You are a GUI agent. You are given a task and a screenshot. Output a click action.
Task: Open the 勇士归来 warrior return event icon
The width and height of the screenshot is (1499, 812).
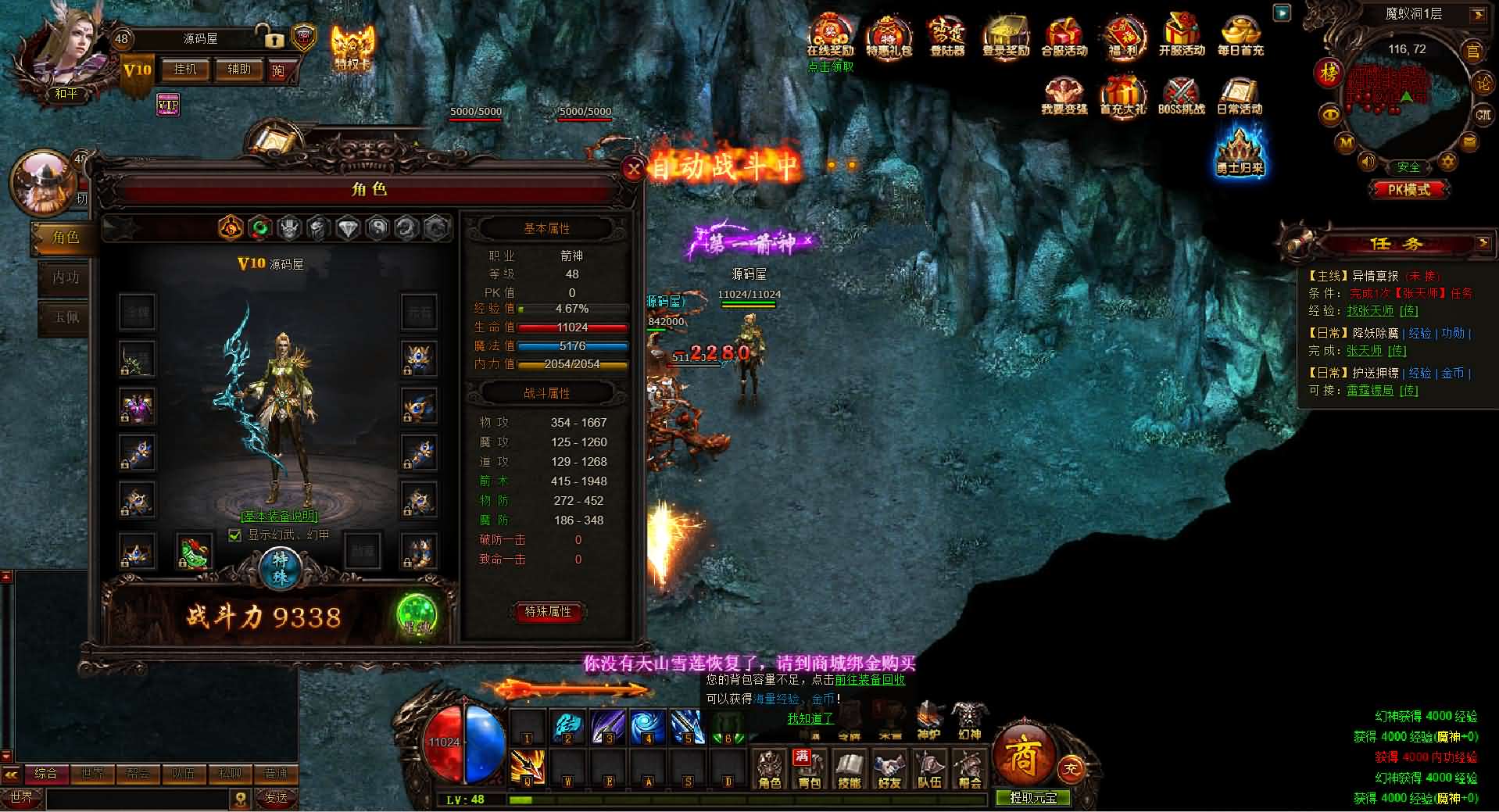pyautogui.click(x=1239, y=152)
